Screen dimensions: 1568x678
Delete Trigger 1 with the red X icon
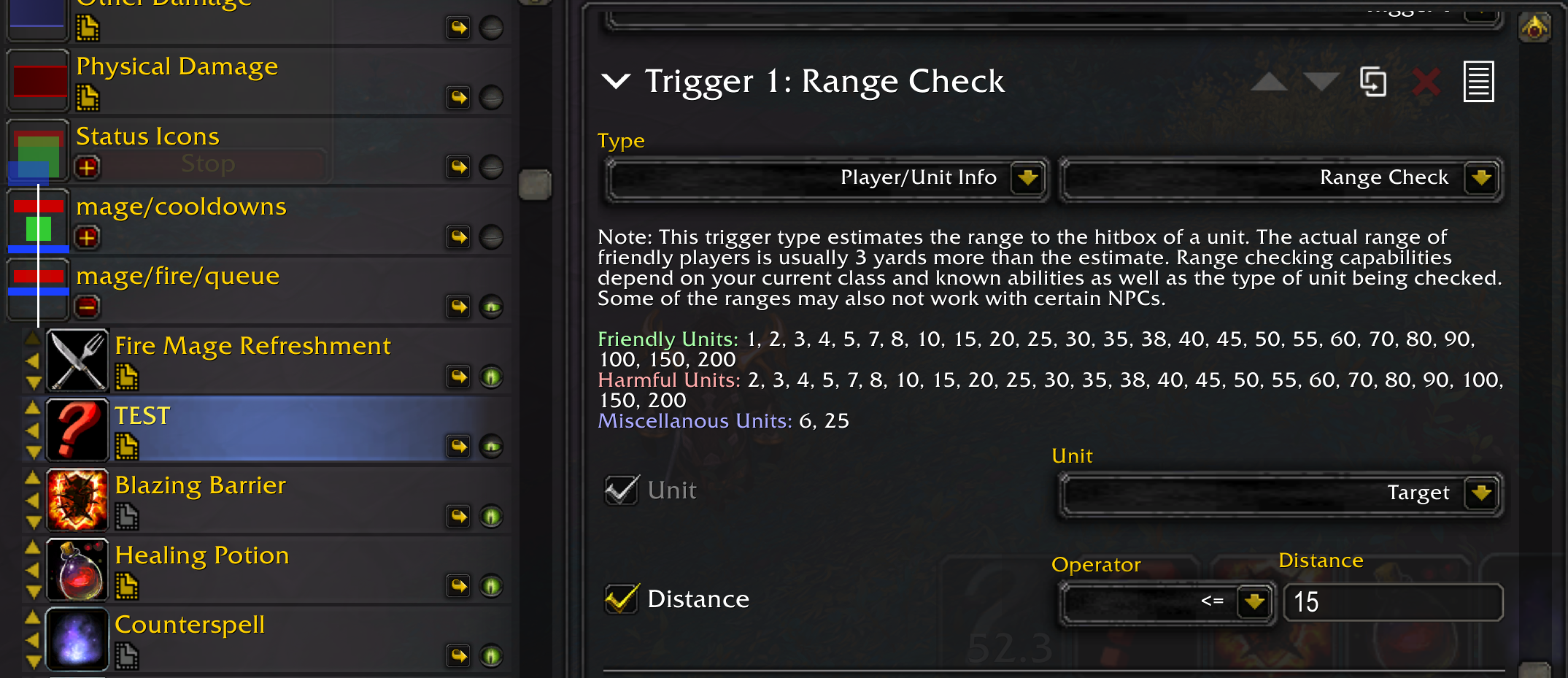[1426, 82]
